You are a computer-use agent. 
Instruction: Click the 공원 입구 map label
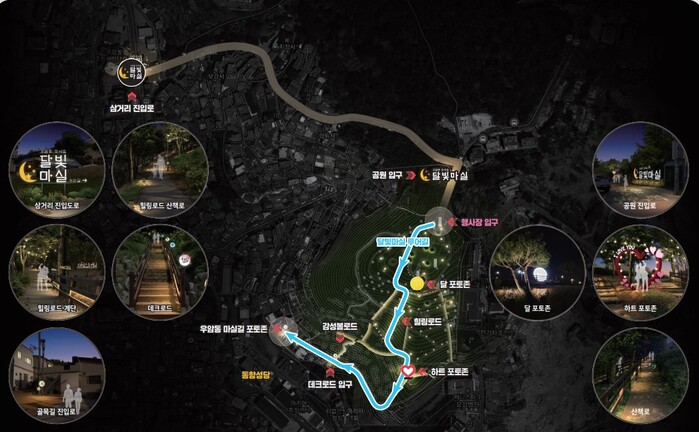tap(387, 174)
